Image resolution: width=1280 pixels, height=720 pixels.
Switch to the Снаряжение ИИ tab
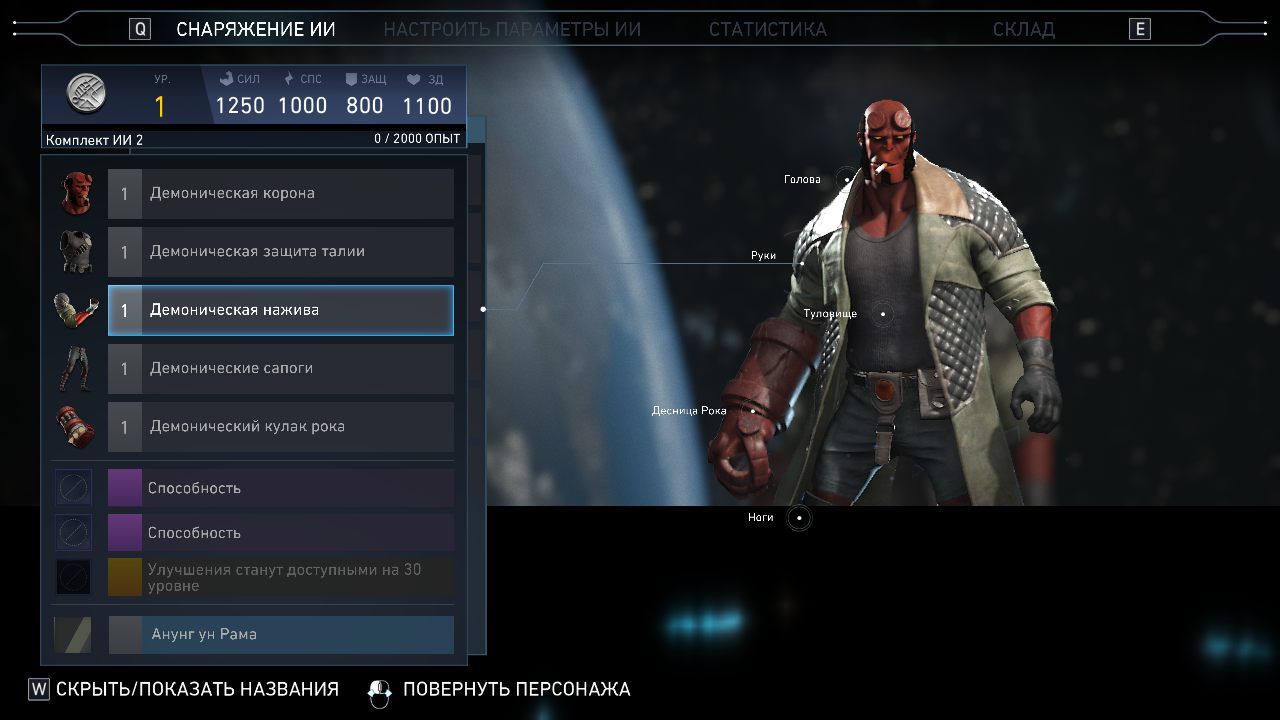pos(255,29)
